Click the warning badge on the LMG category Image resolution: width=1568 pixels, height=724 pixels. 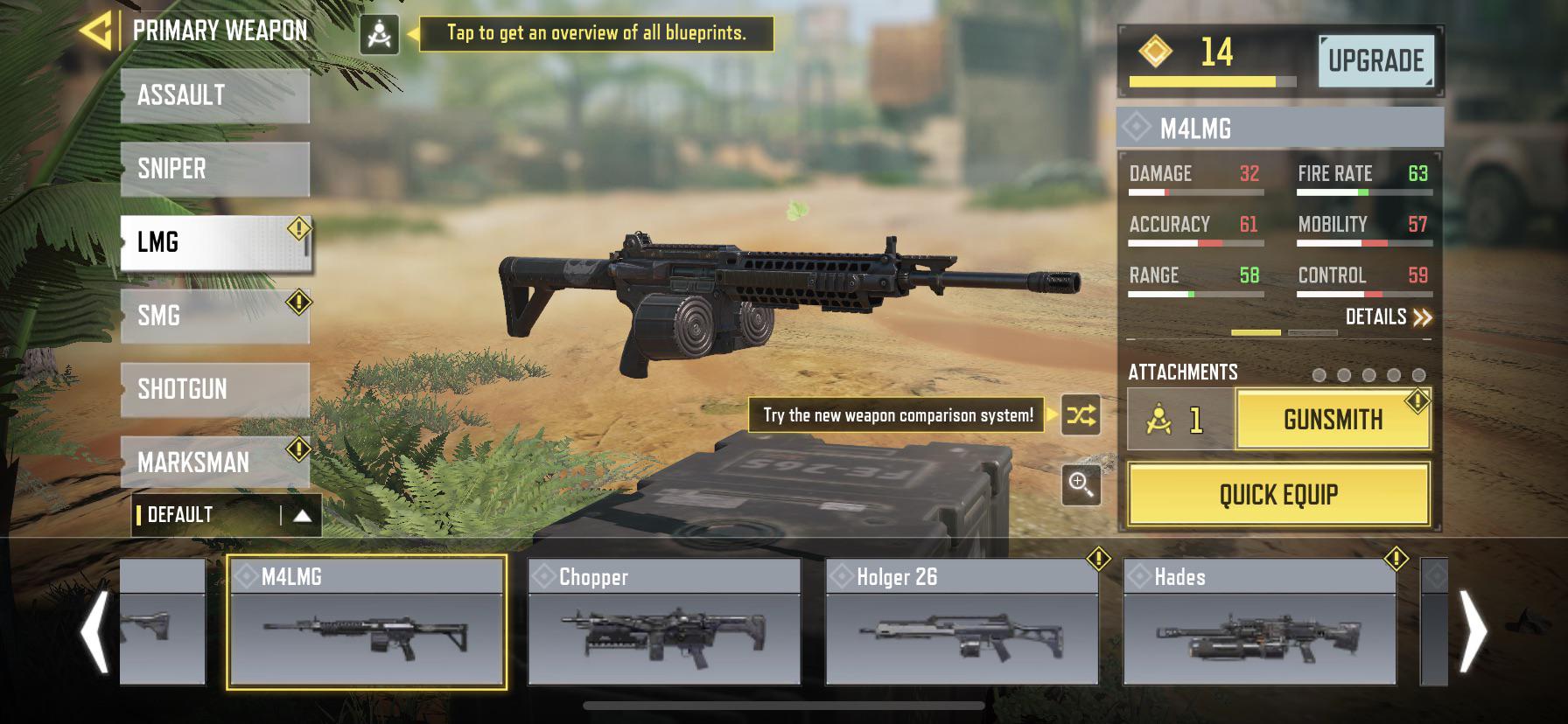point(297,226)
